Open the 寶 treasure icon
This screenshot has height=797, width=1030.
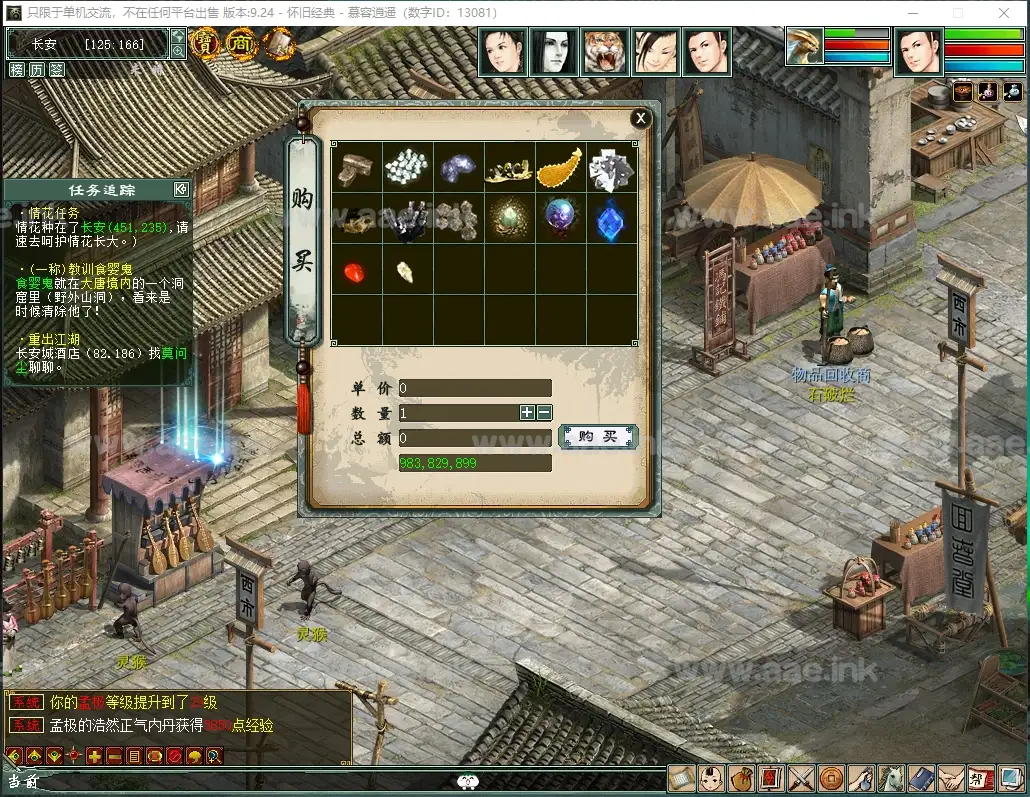point(206,44)
